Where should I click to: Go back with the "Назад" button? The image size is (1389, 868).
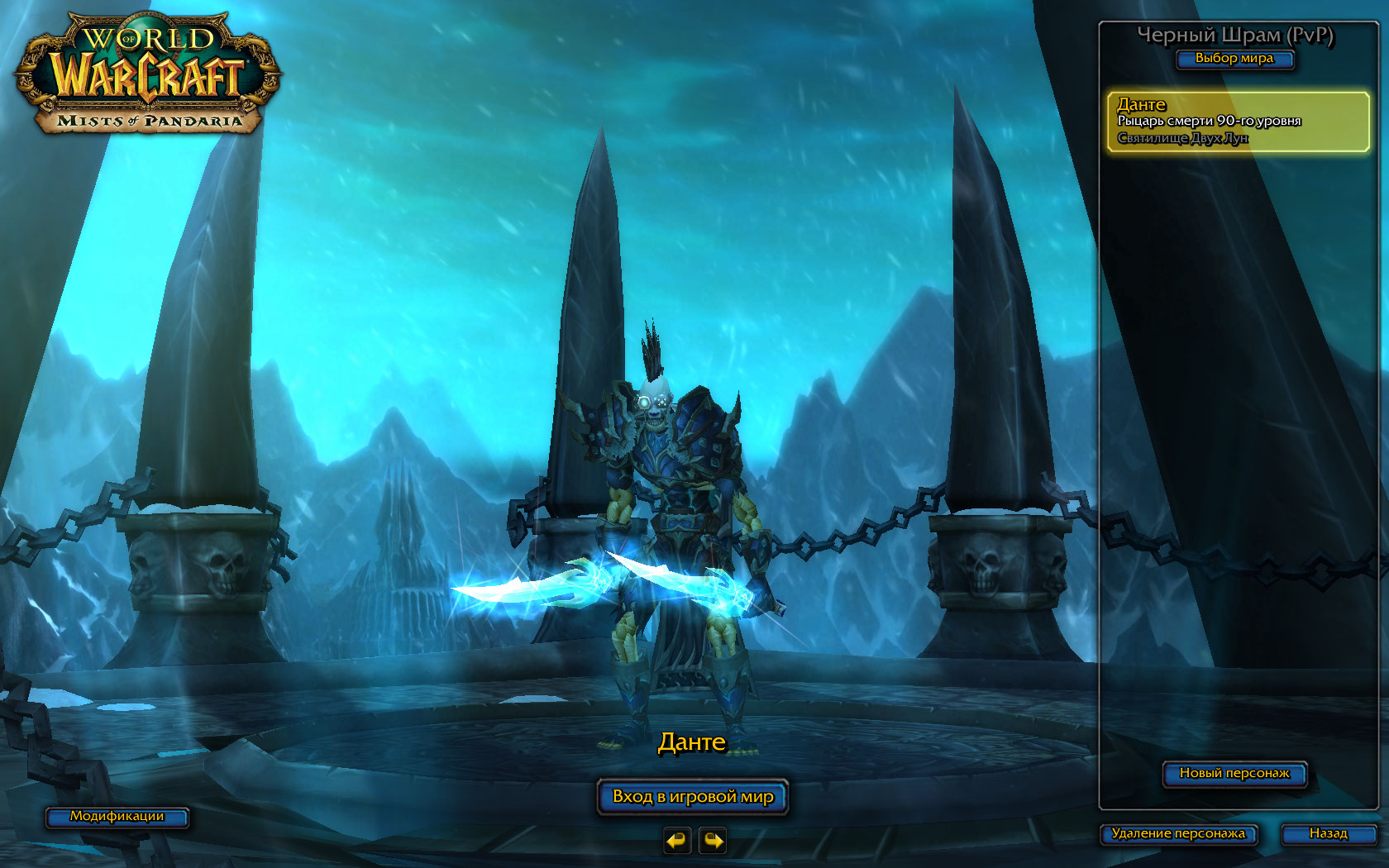[1328, 834]
